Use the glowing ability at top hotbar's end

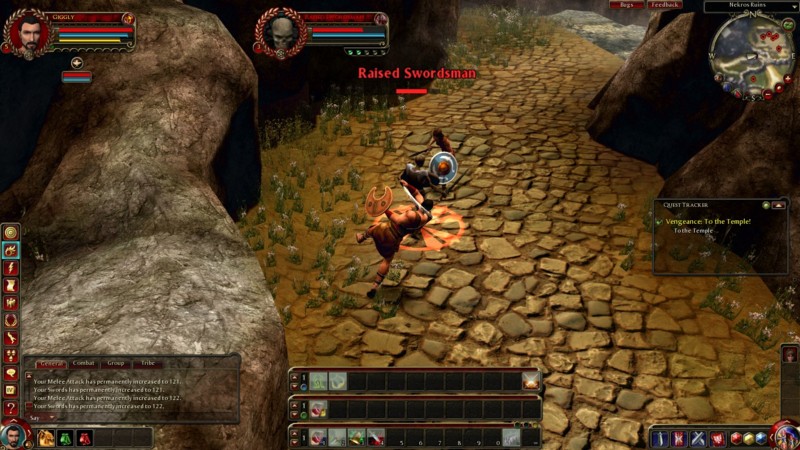530,380
